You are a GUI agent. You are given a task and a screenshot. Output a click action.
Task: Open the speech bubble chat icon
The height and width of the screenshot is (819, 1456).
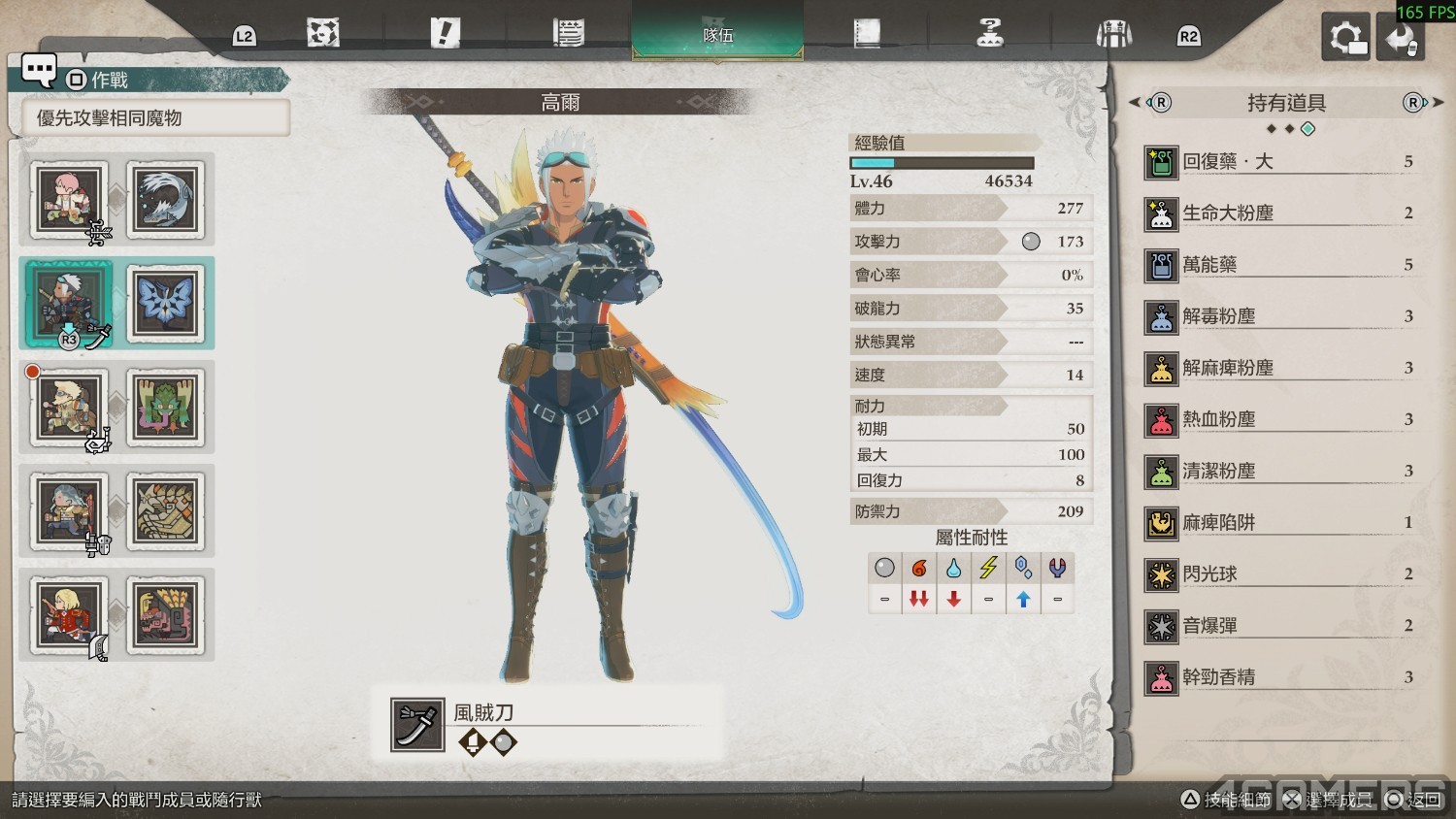coord(39,70)
